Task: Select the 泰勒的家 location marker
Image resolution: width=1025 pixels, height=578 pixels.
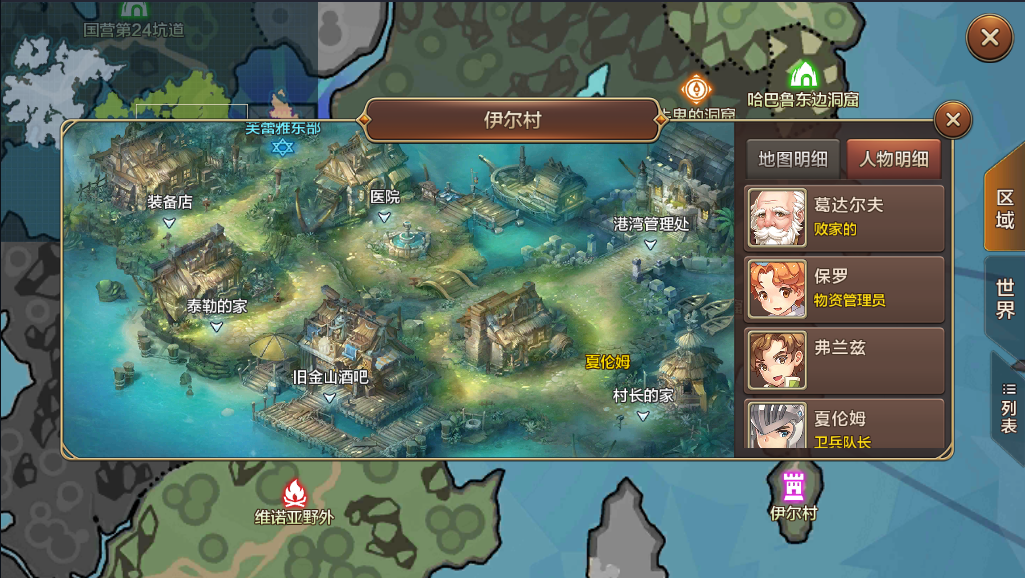Action: (216, 314)
